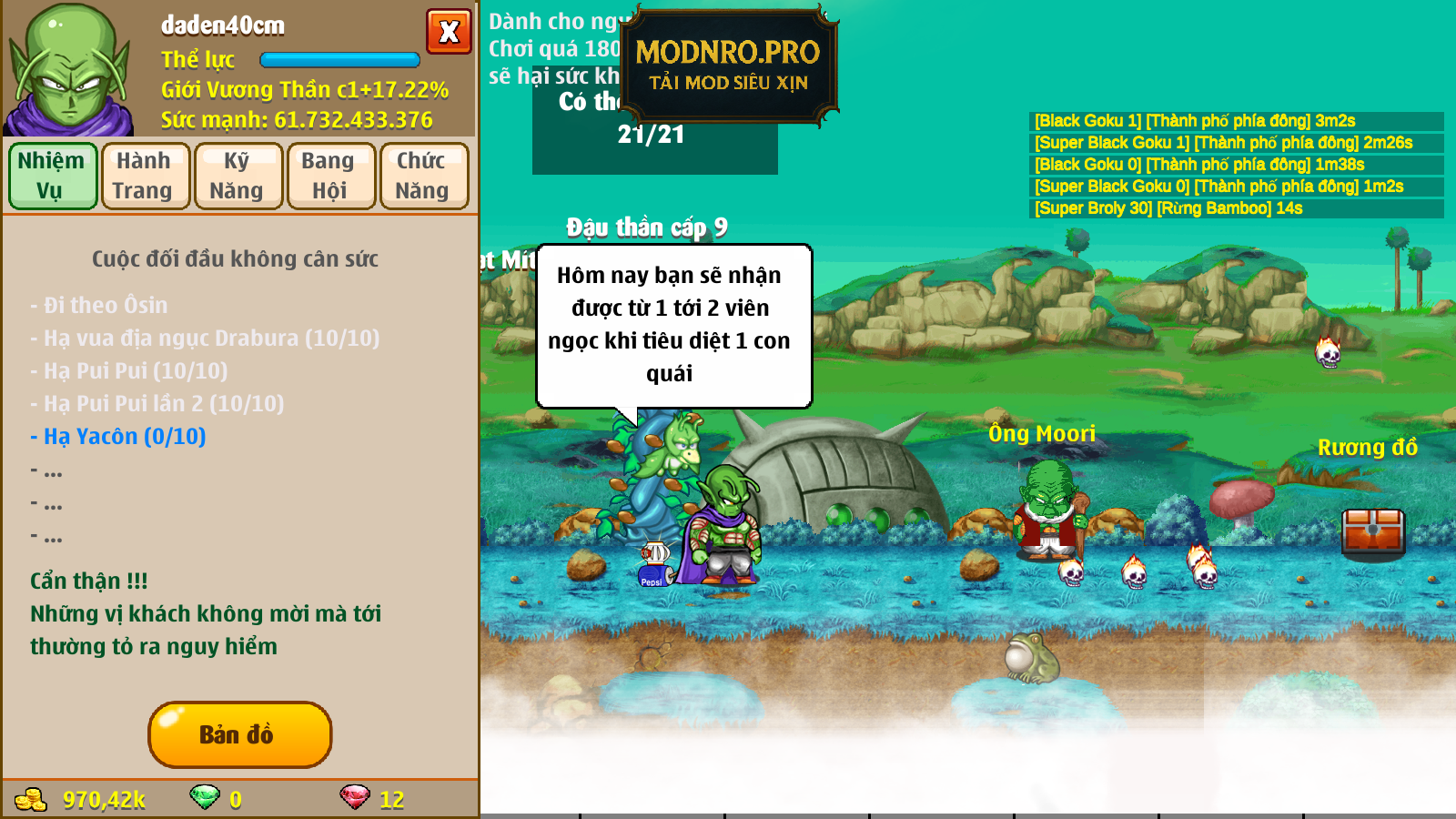
Task: Open the Hành Trang tab
Action: pyautogui.click(x=146, y=176)
